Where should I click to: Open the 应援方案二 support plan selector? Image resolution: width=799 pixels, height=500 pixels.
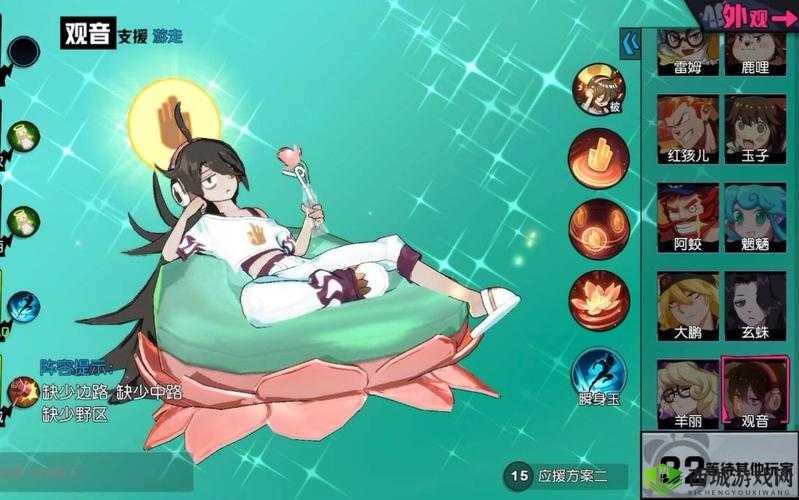tap(572, 476)
